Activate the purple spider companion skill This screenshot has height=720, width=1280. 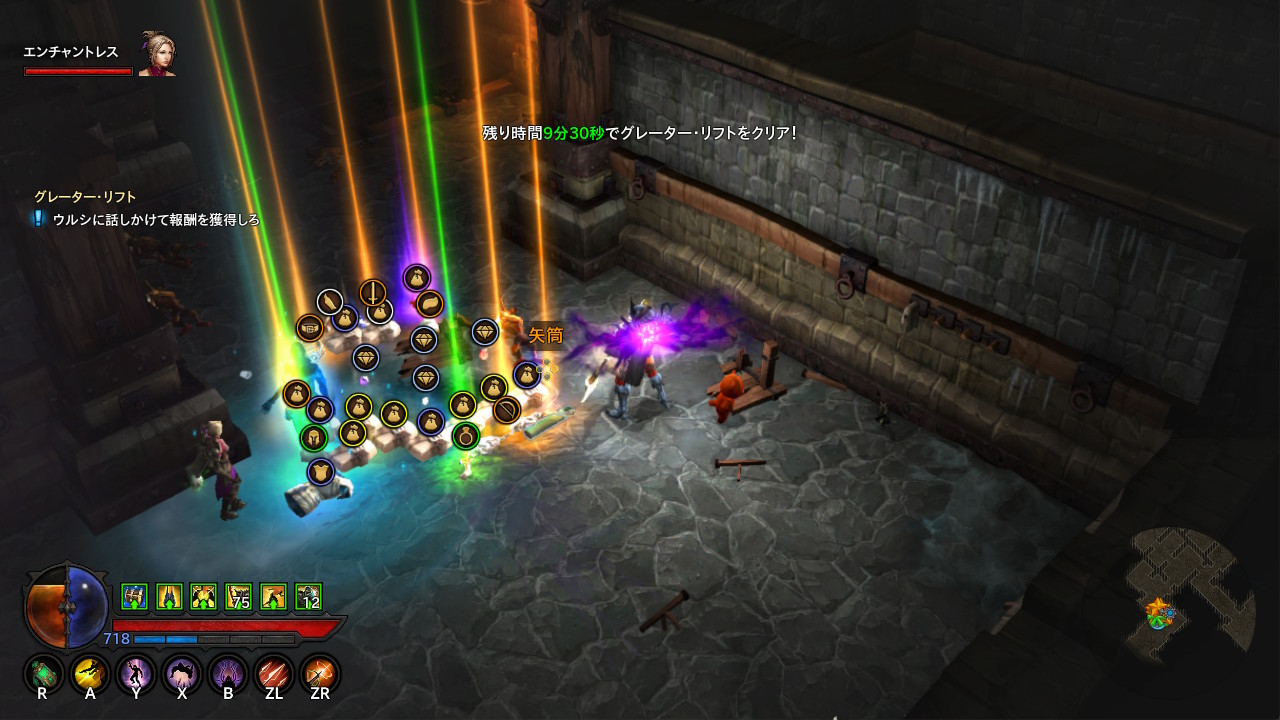pos(228,674)
